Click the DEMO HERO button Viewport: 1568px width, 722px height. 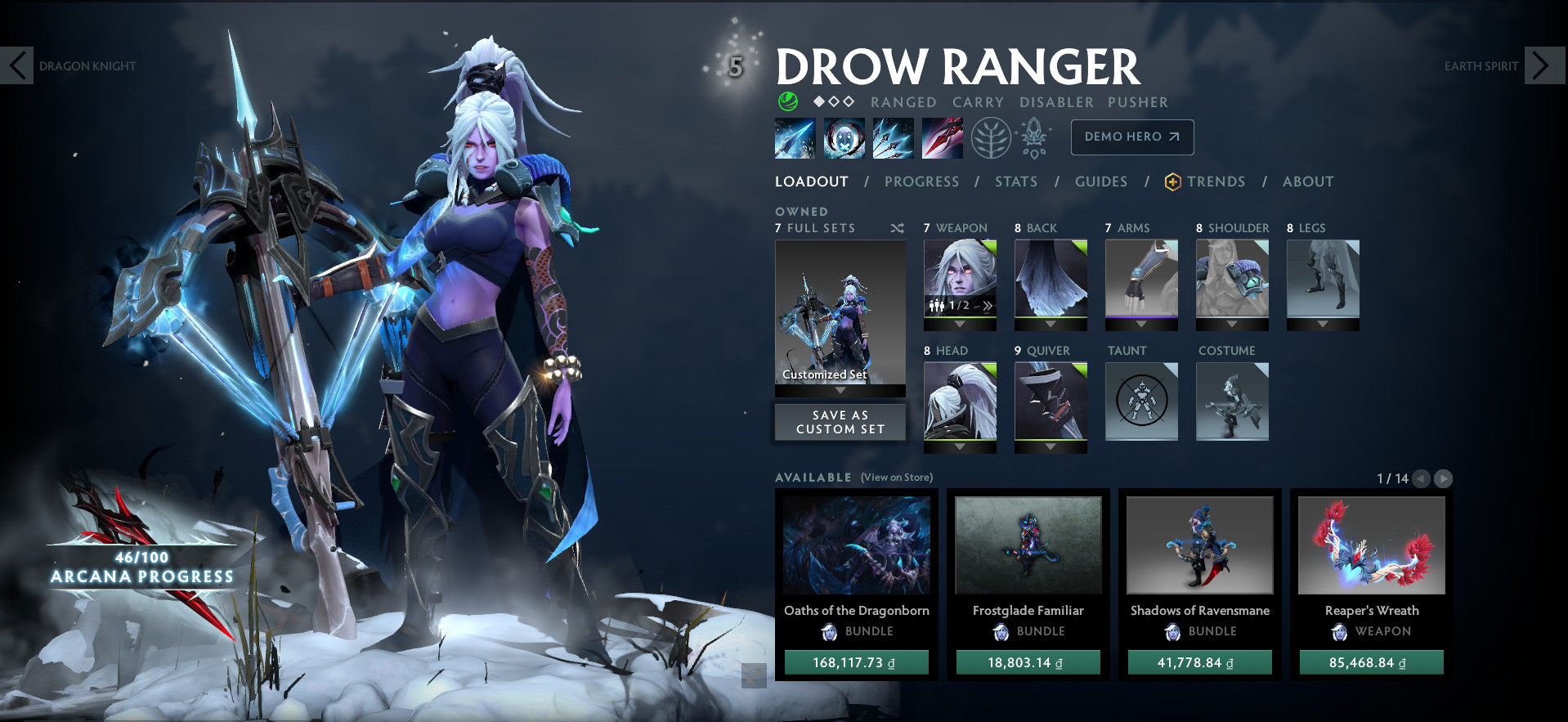coord(1131,137)
